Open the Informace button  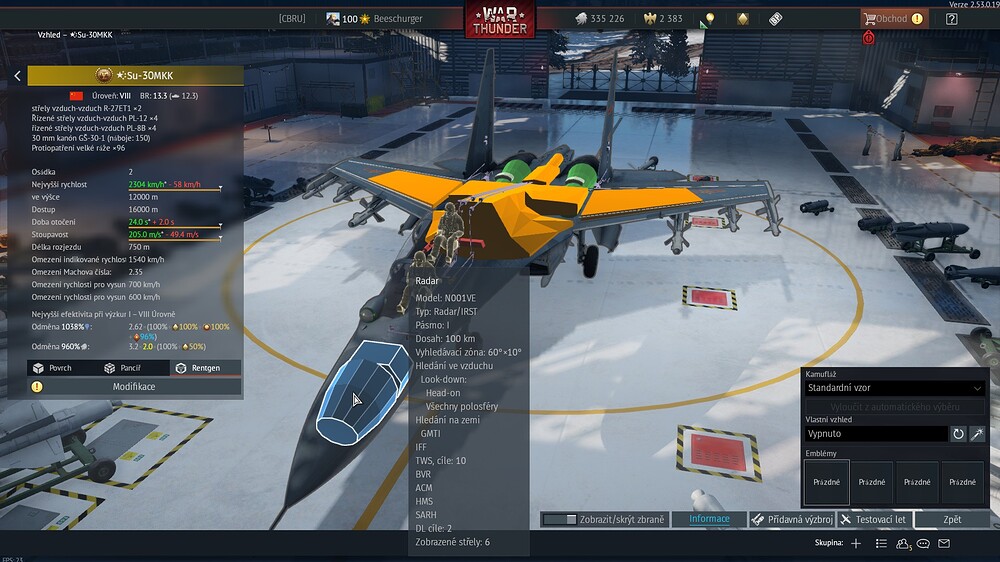pos(709,520)
